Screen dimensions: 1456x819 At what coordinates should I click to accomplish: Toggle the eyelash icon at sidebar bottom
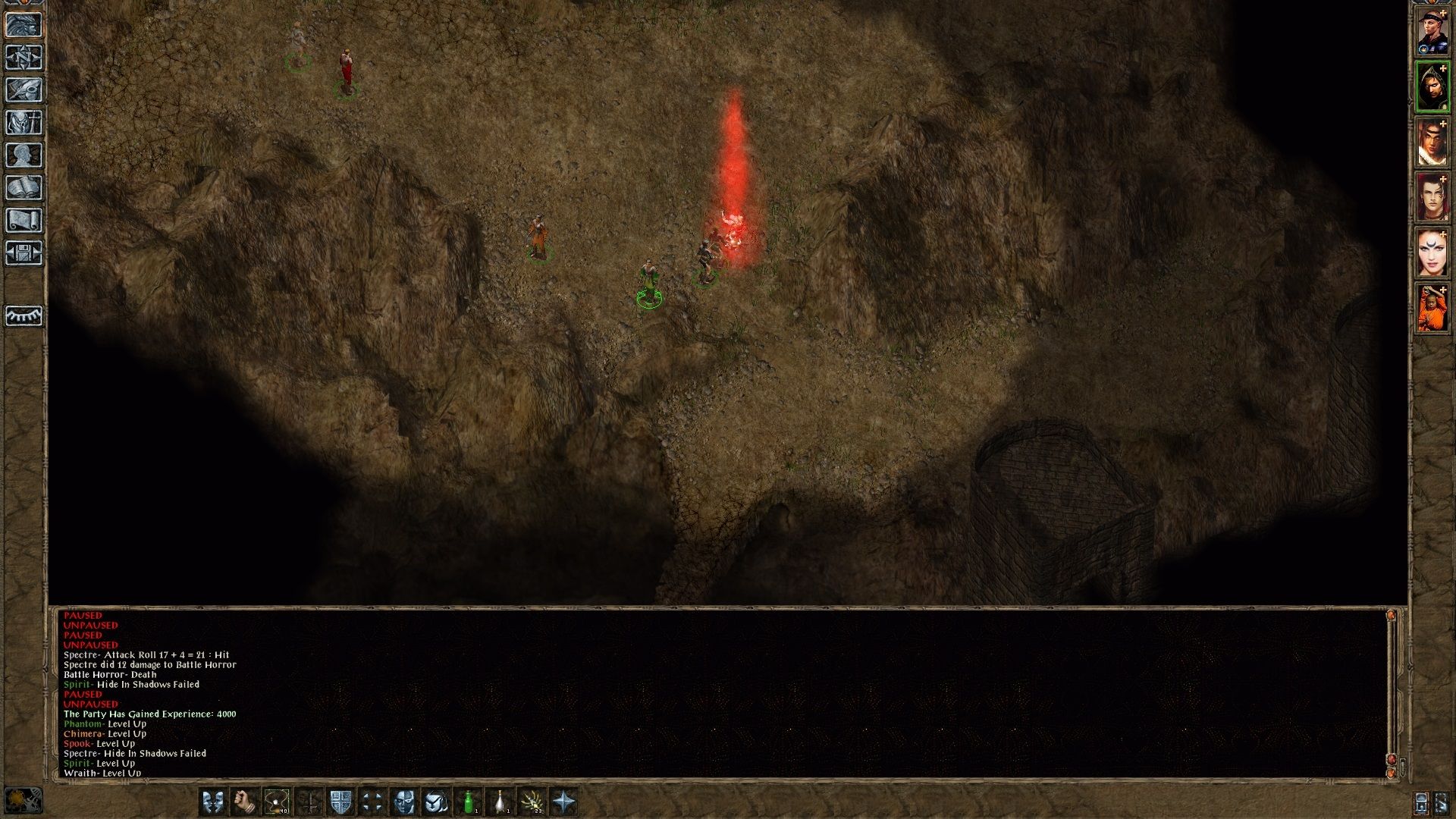[x=25, y=316]
